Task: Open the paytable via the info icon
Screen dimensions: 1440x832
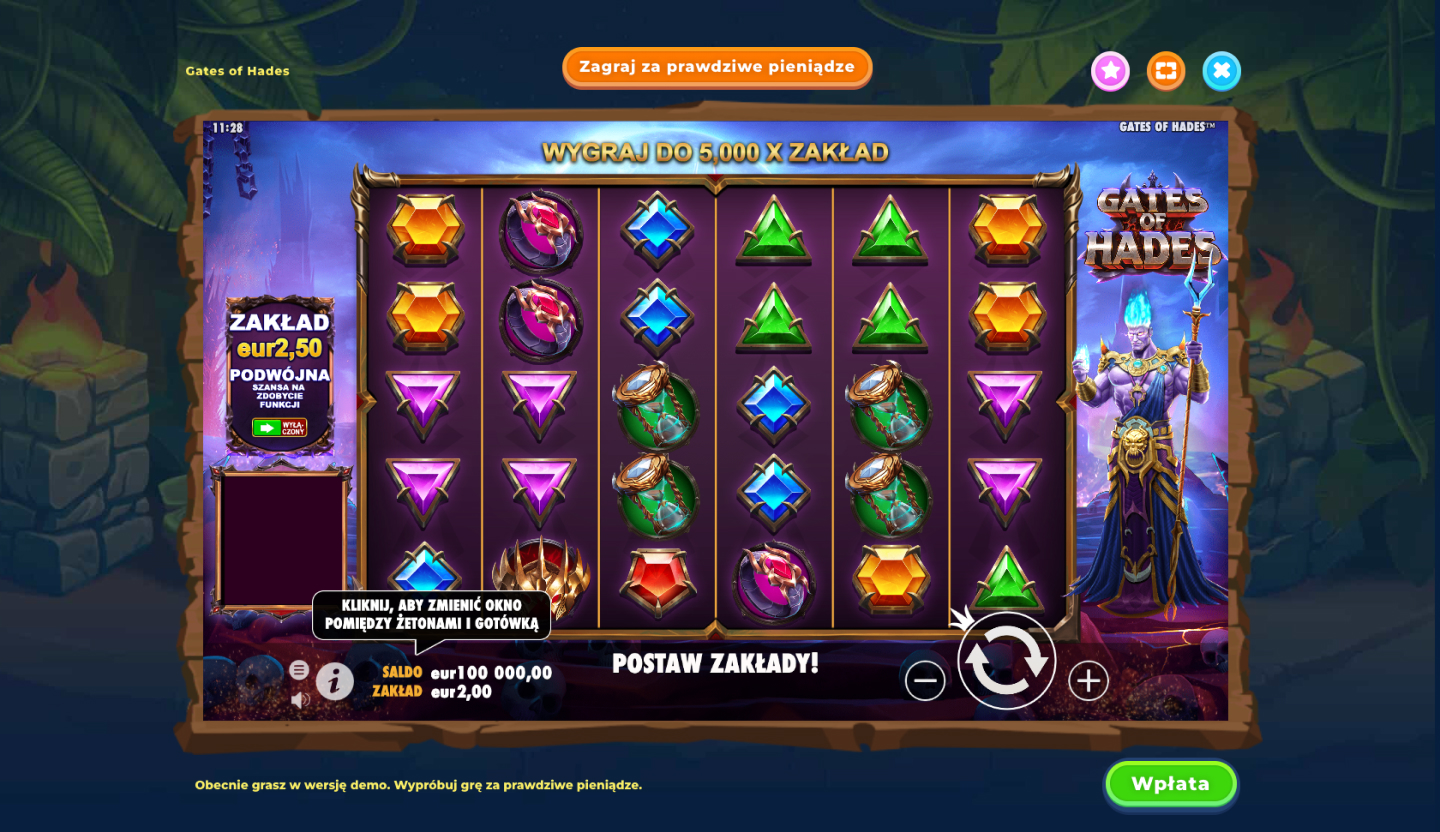Action: pyautogui.click(x=337, y=680)
